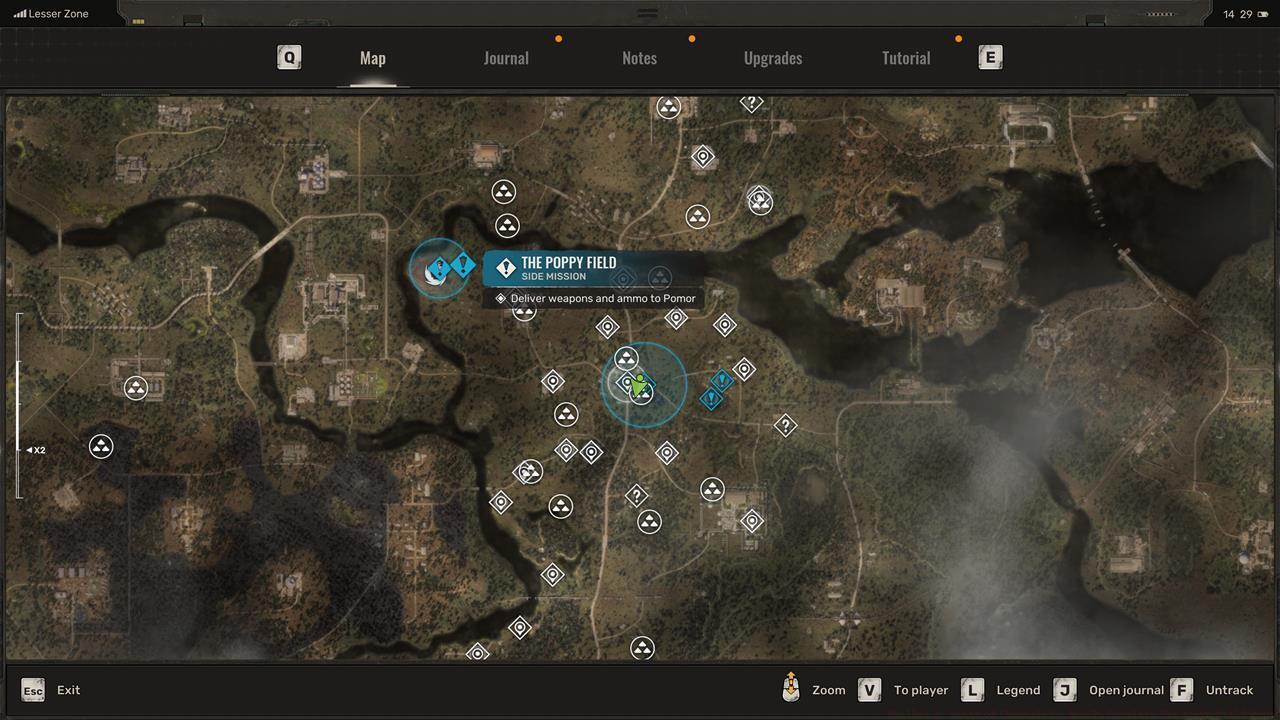Click the radiation marker at bottom center
This screenshot has width=1280, height=720.
pos(643,648)
